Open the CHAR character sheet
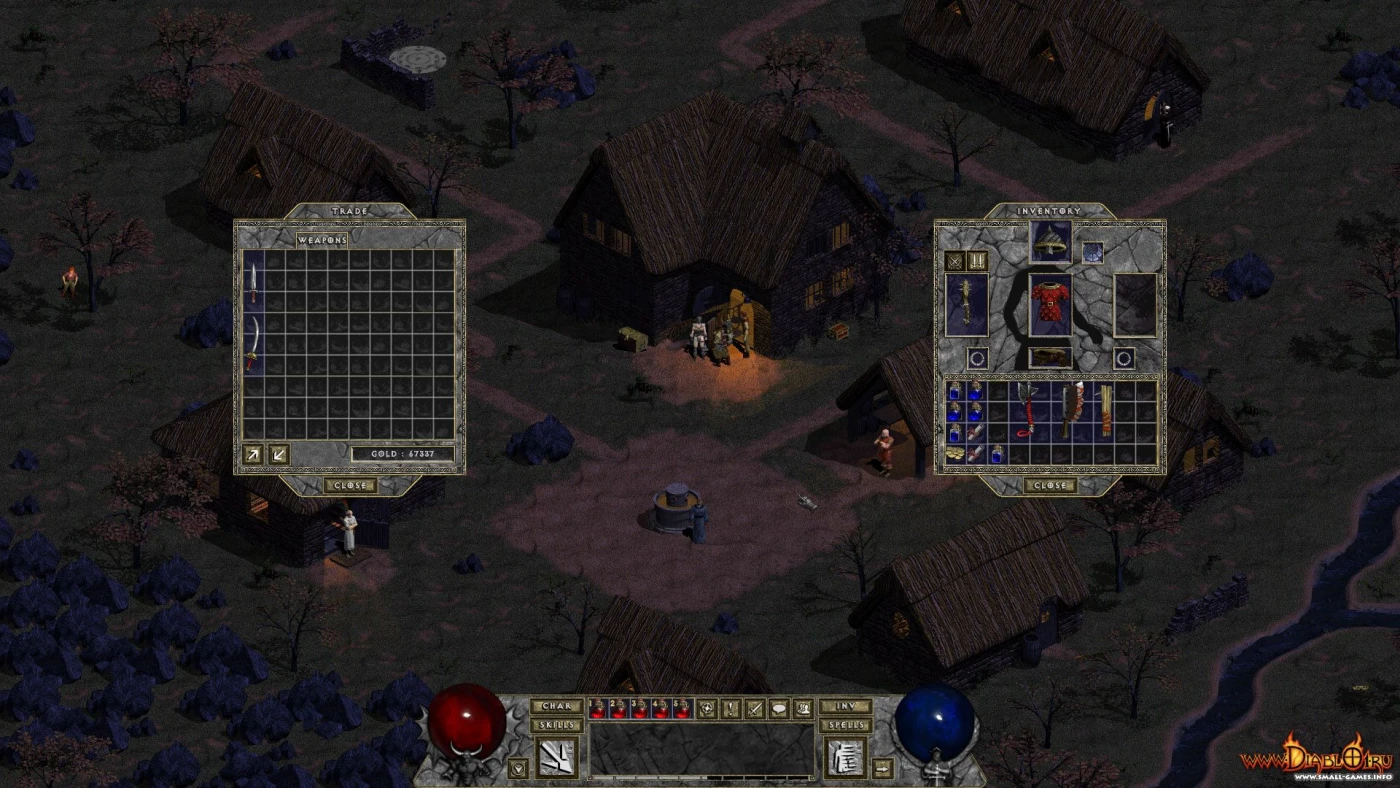The image size is (1400, 788). (557, 707)
